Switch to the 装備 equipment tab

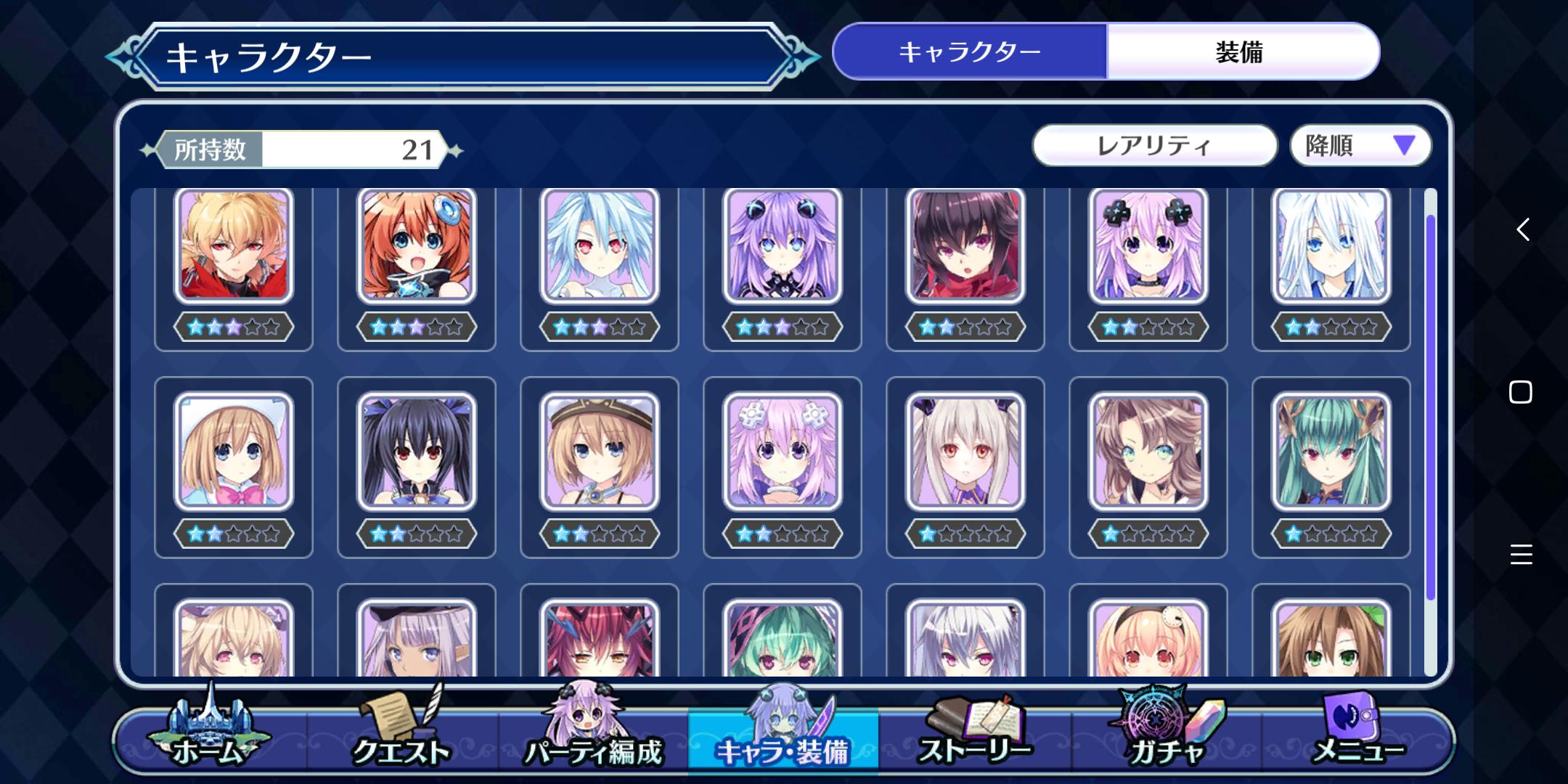(1241, 52)
